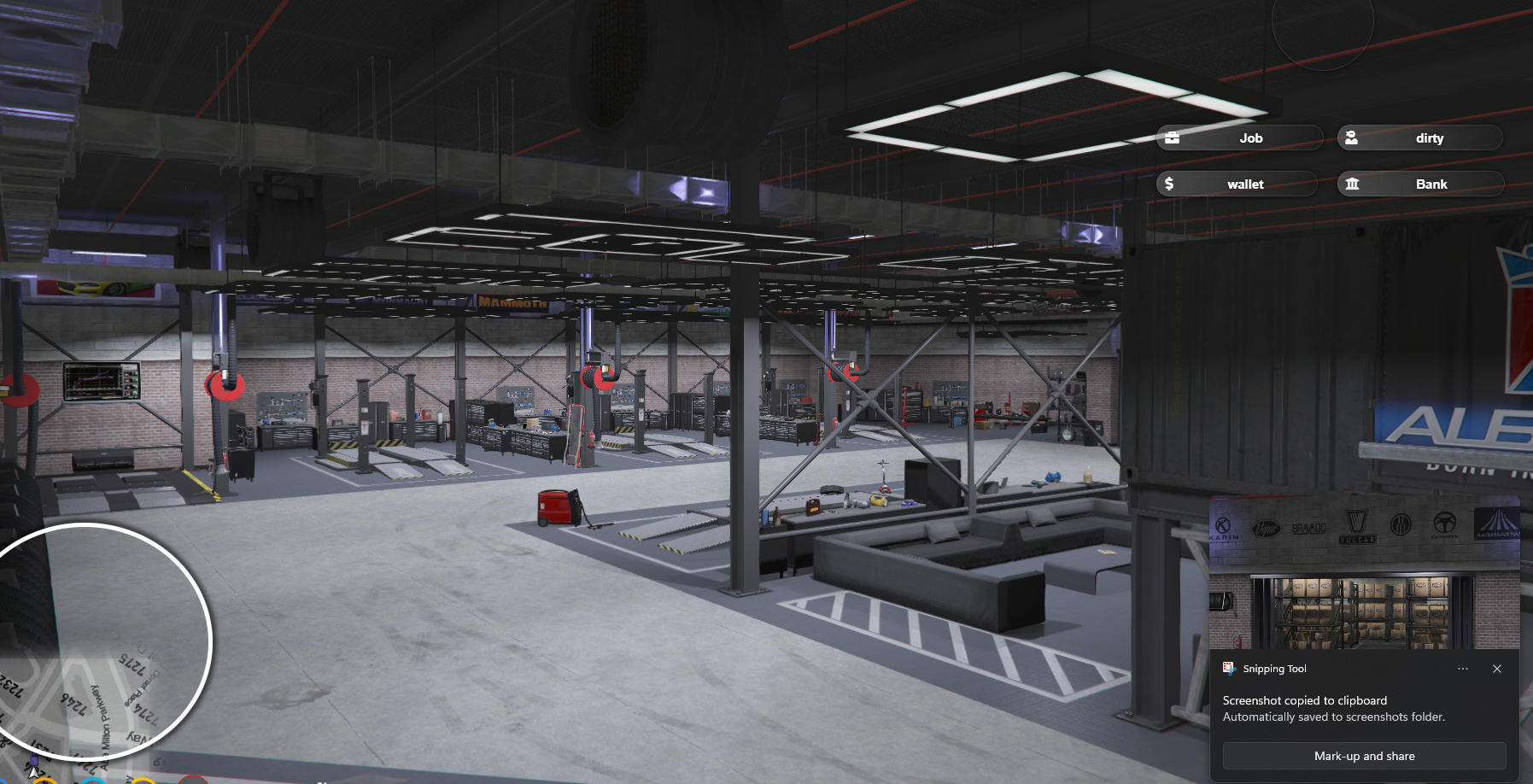1533x784 pixels.
Task: Choose Mark-up and share
Action: (x=1364, y=756)
